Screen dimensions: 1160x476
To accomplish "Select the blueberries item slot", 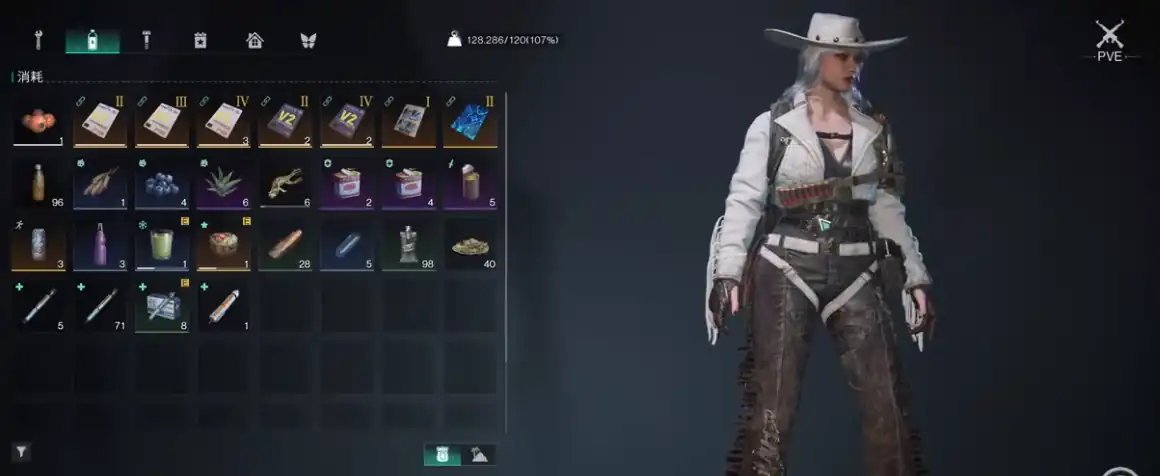I will coord(162,184).
